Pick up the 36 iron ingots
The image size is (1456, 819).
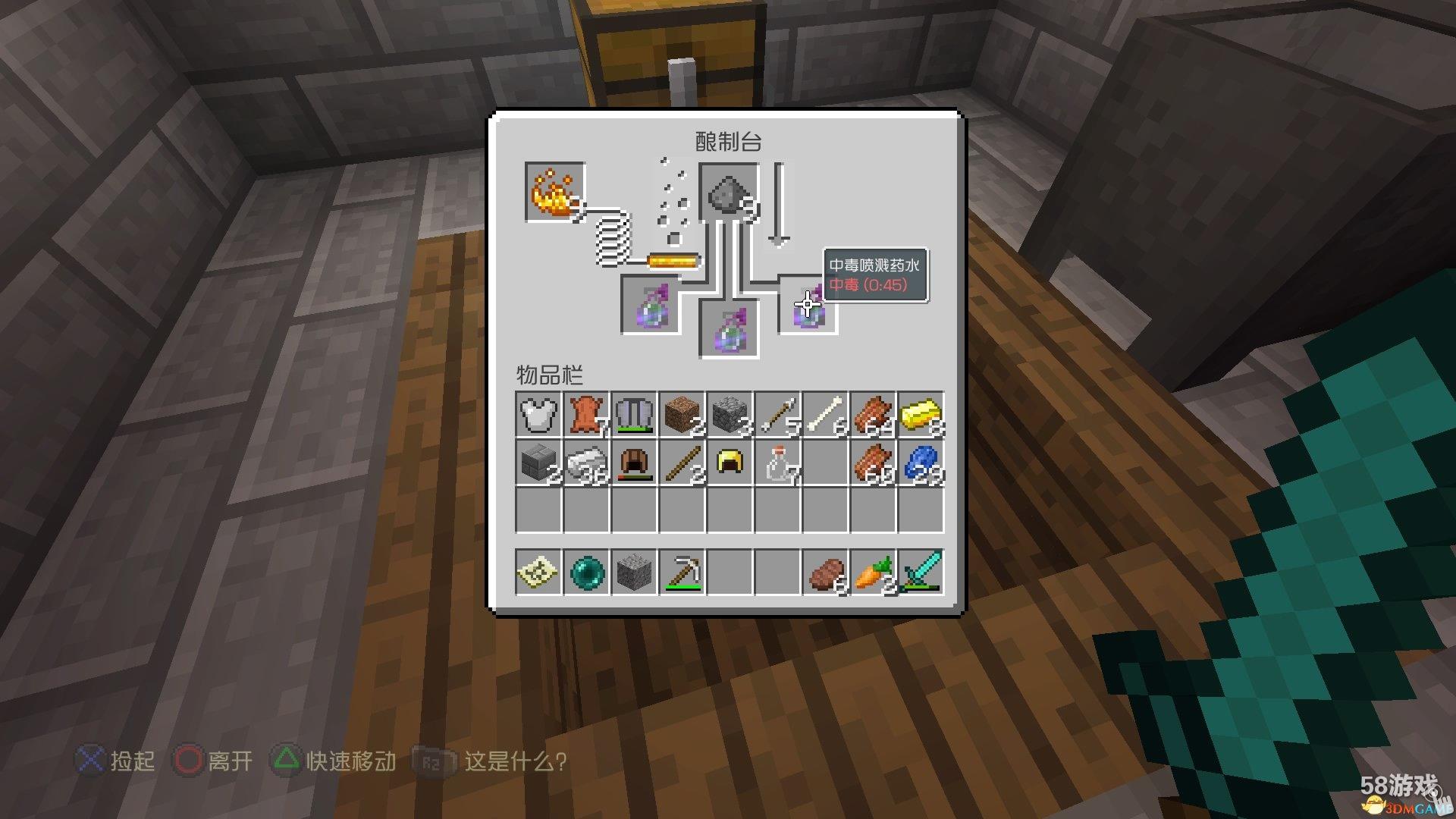pyautogui.click(x=586, y=463)
